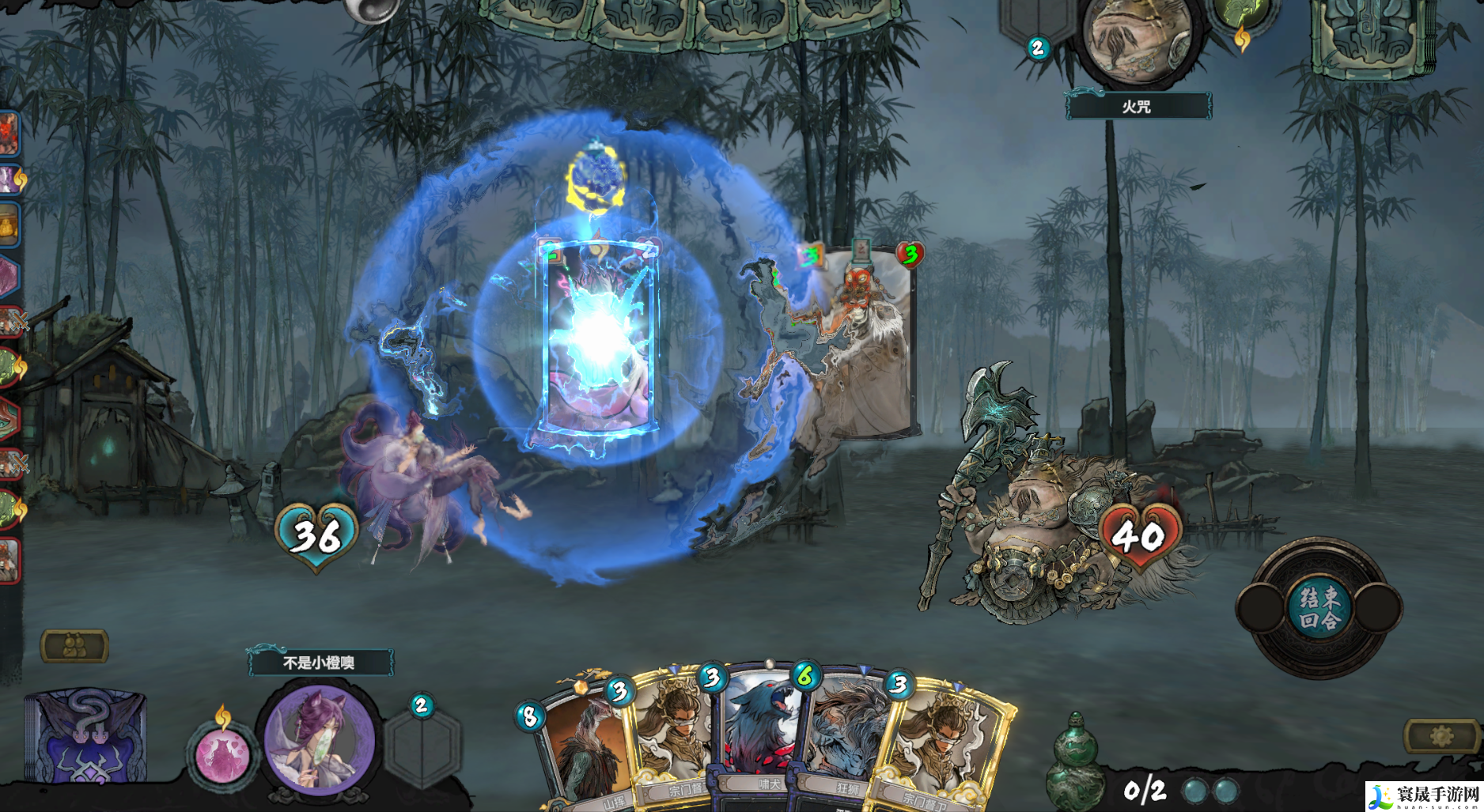Open the gear settings button
1484x812 pixels.
(1441, 736)
